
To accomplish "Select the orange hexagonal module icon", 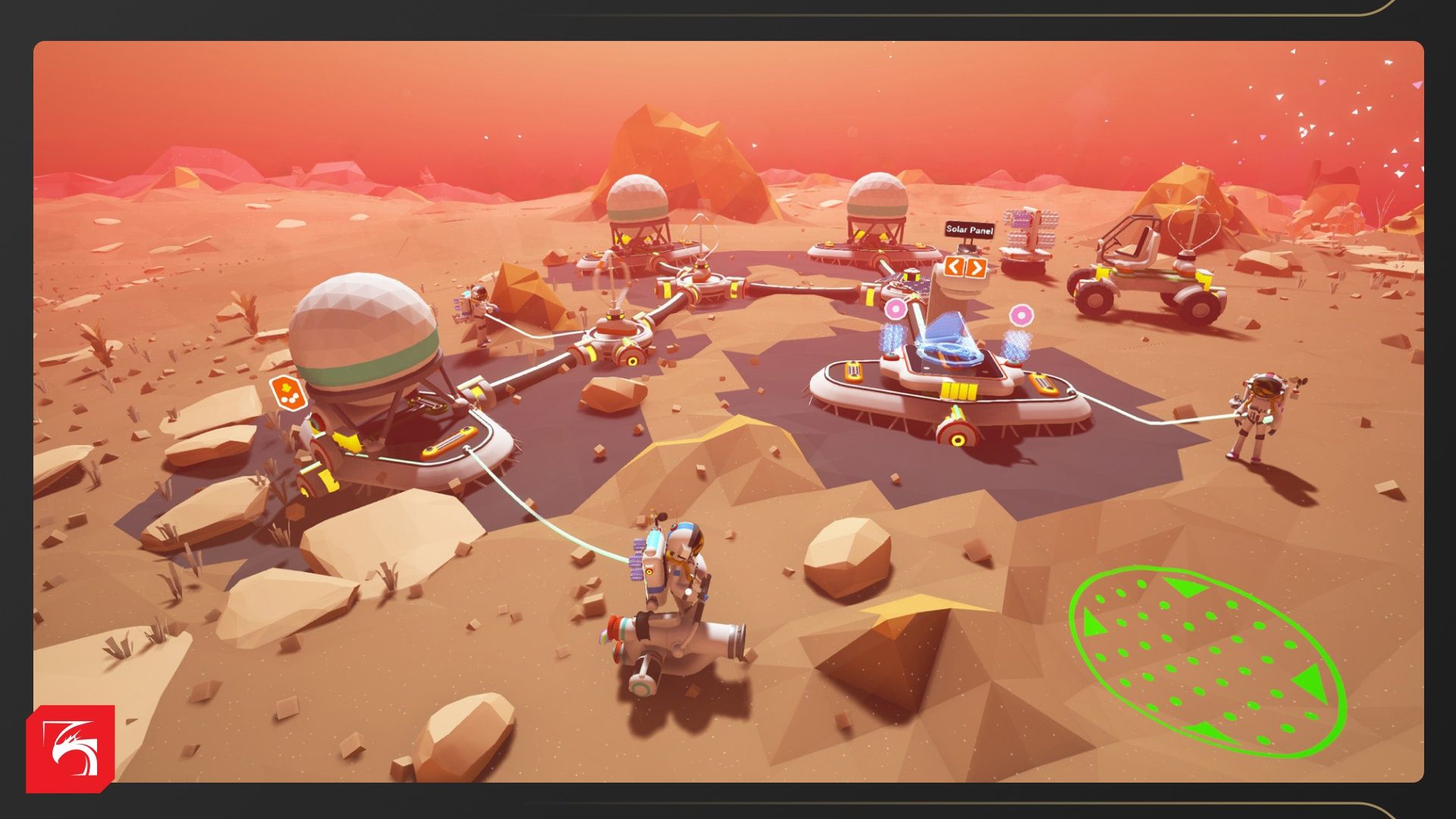I will pos(287,391).
